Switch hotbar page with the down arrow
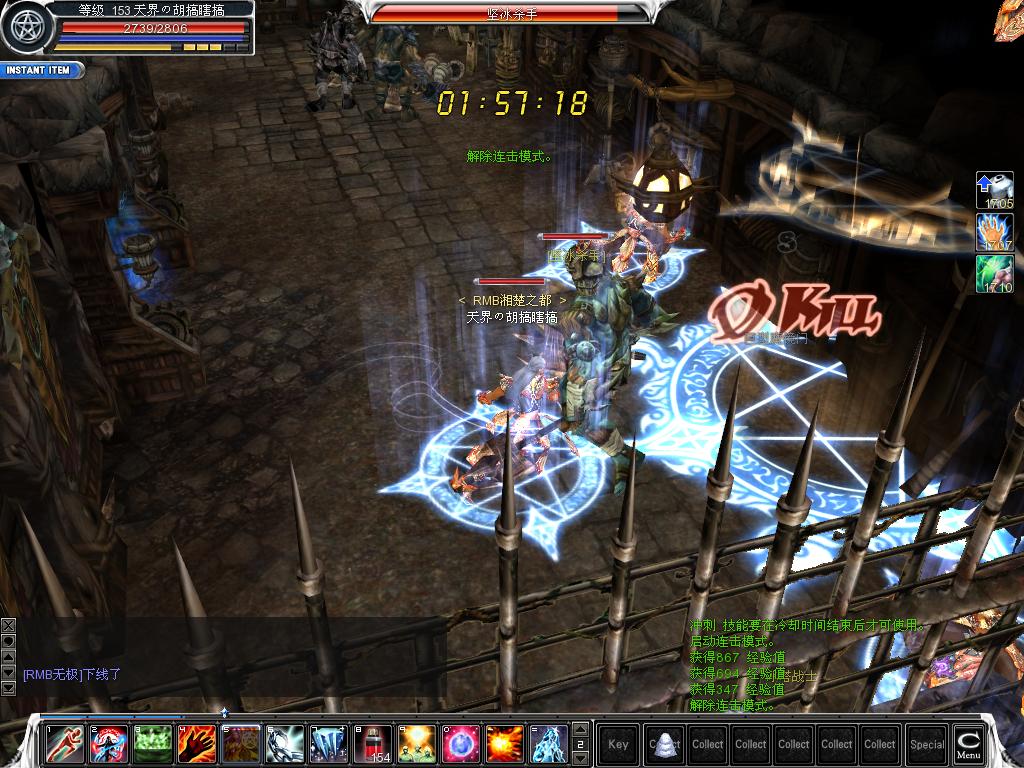This screenshot has width=1024, height=768. 580,757
